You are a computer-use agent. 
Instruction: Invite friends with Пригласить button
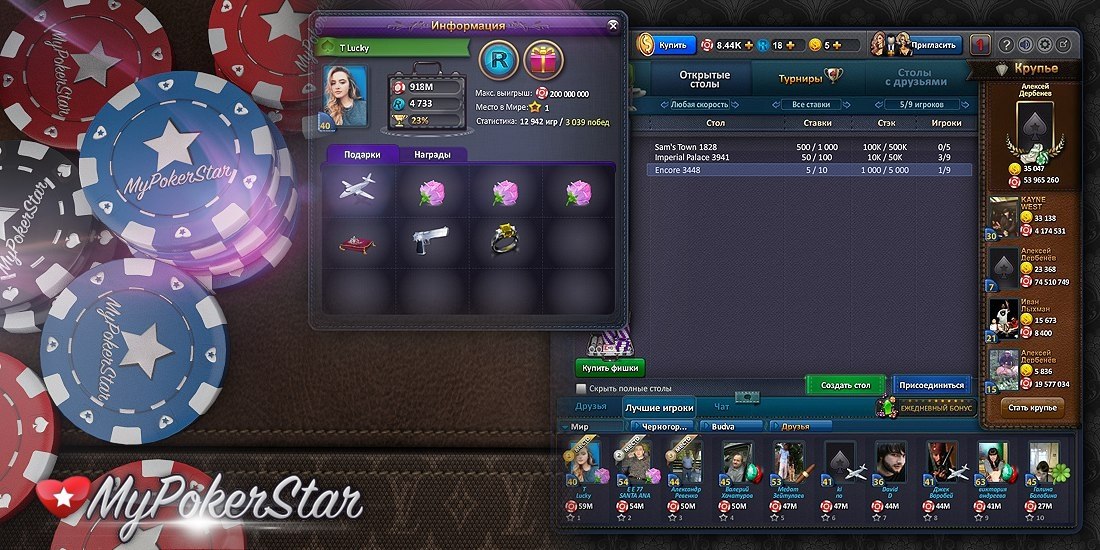click(x=934, y=45)
